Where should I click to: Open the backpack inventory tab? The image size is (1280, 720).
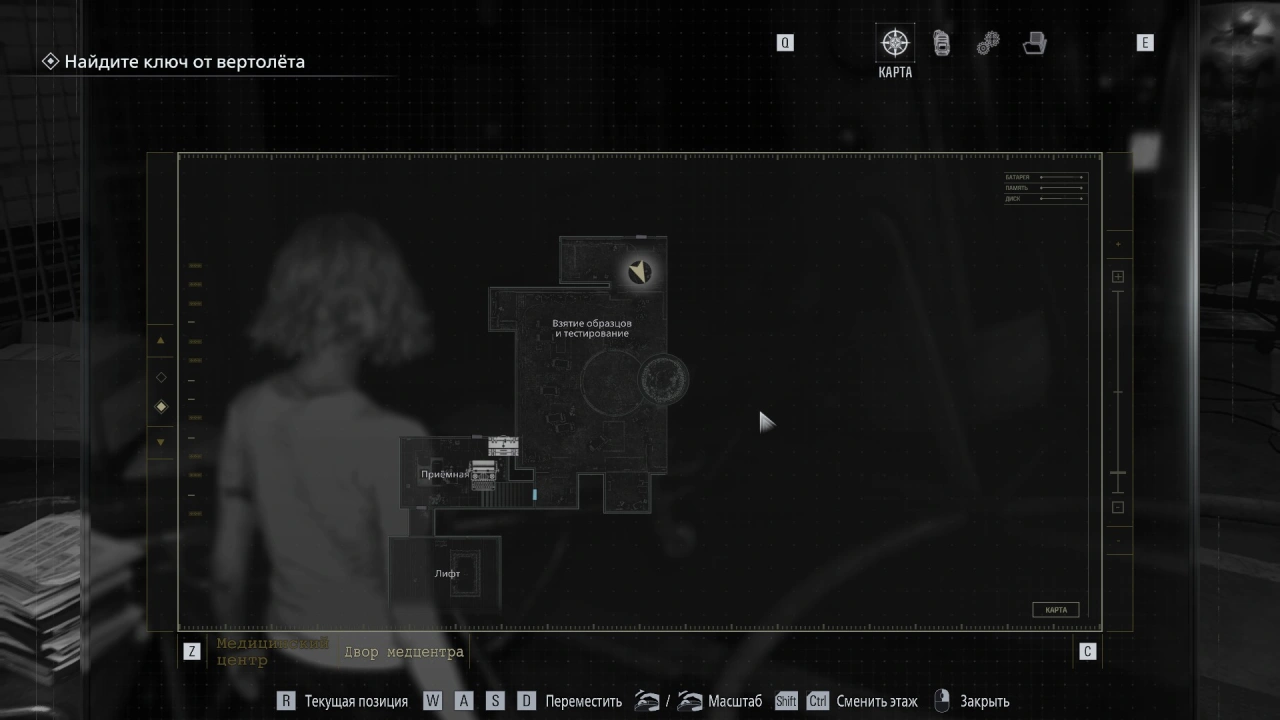click(941, 43)
